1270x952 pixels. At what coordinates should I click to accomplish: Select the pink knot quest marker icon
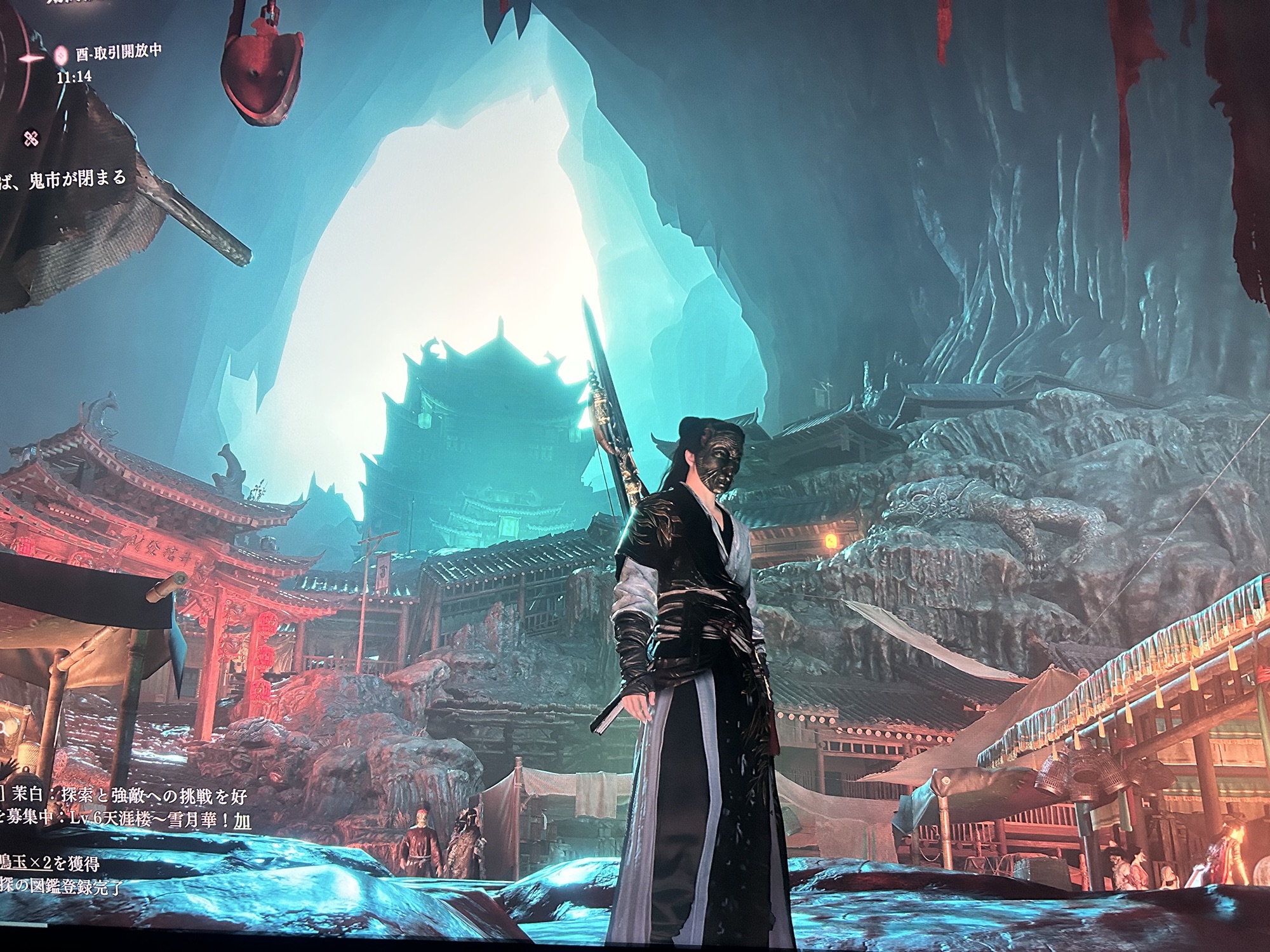30,138
